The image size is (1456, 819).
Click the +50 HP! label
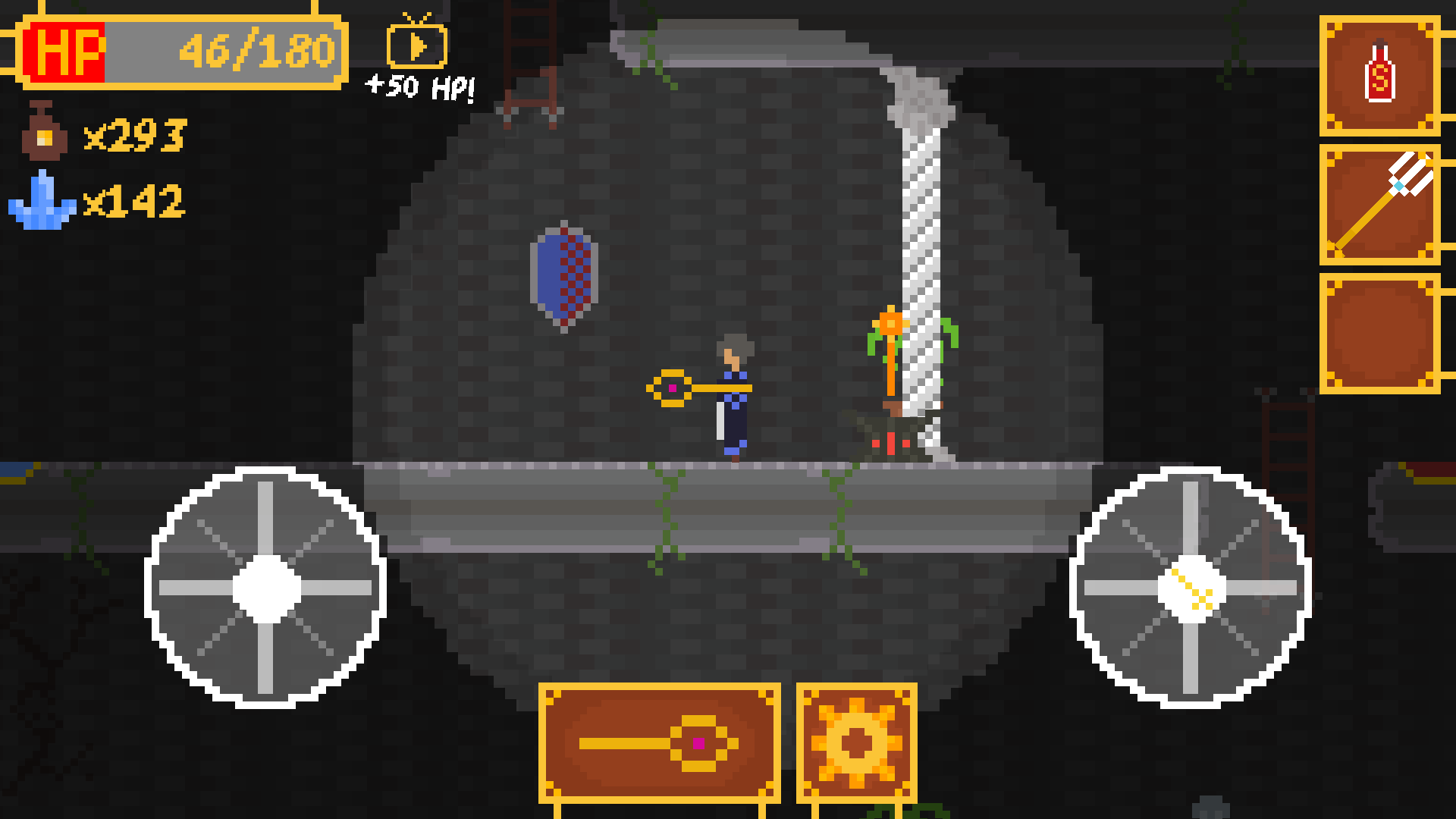click(x=418, y=89)
